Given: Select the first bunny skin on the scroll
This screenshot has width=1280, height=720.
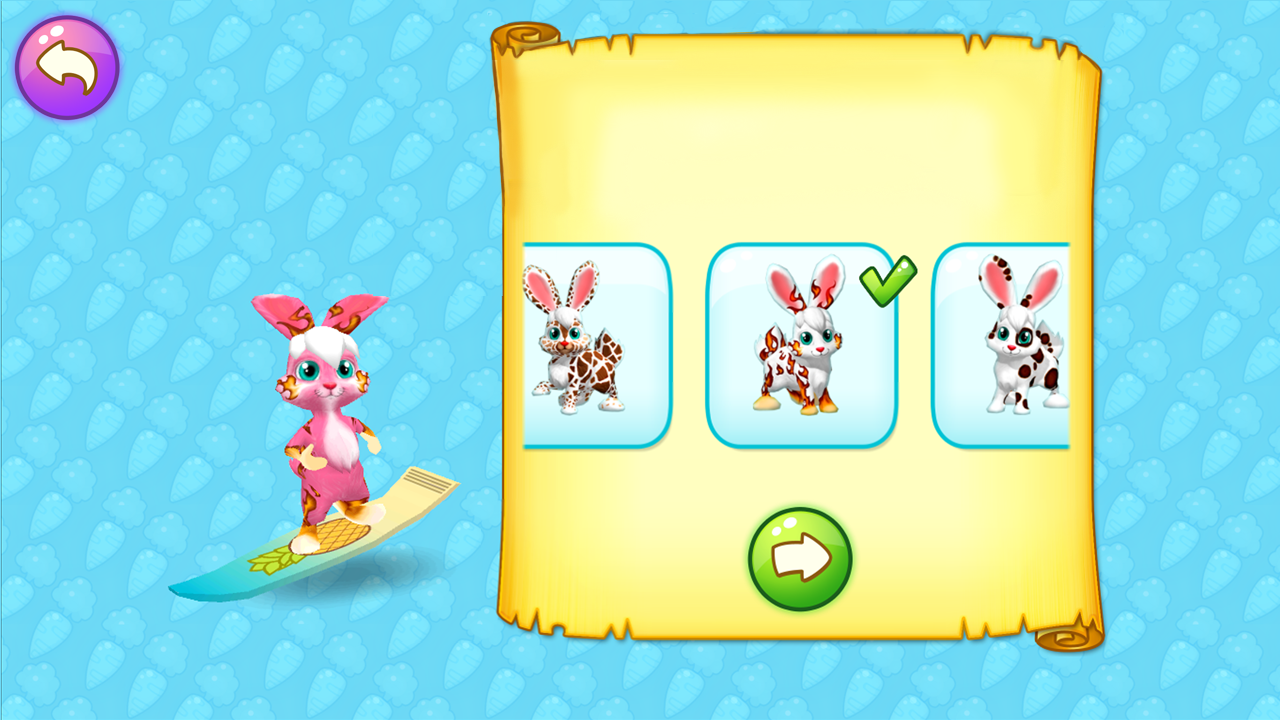Looking at the screenshot, I should click(x=595, y=344).
